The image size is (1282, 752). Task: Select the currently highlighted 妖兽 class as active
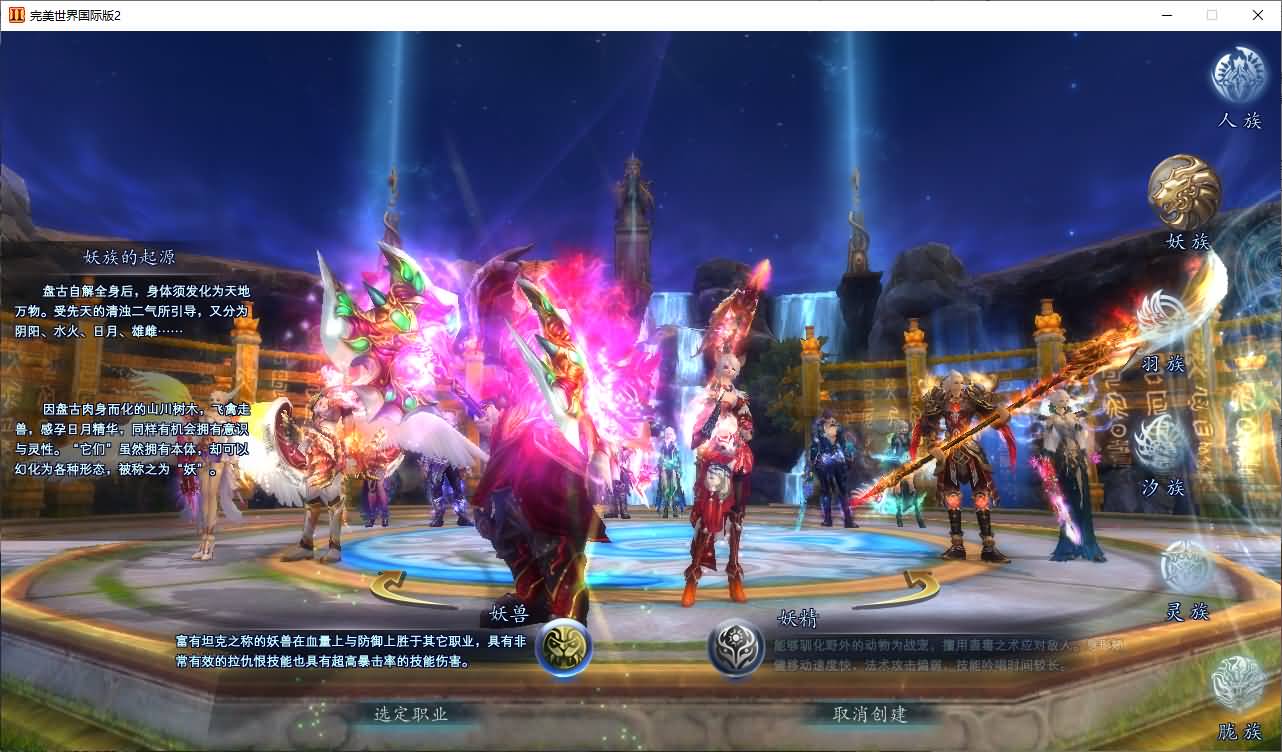click(x=564, y=645)
